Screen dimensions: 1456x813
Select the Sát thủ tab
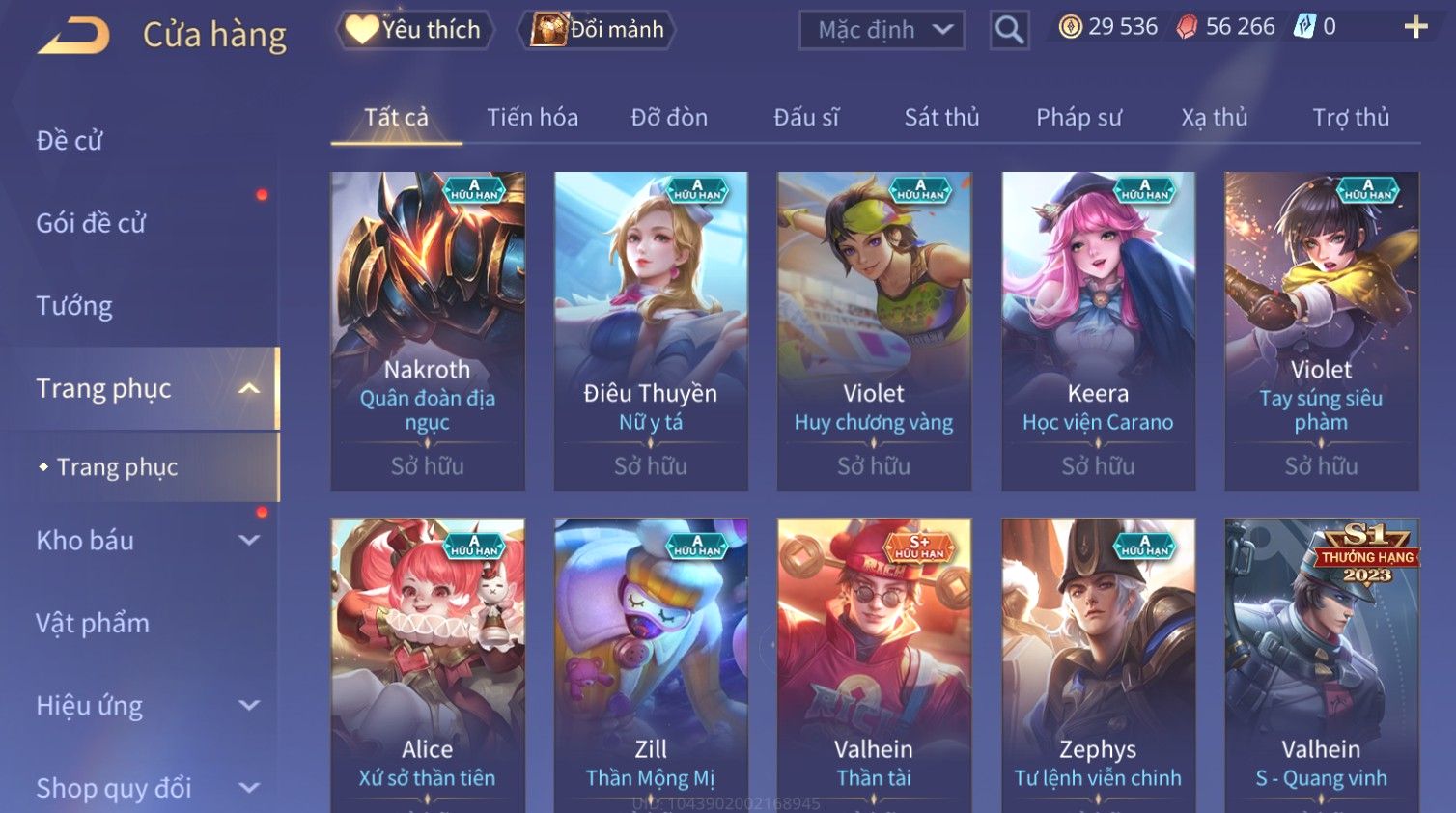point(941,118)
